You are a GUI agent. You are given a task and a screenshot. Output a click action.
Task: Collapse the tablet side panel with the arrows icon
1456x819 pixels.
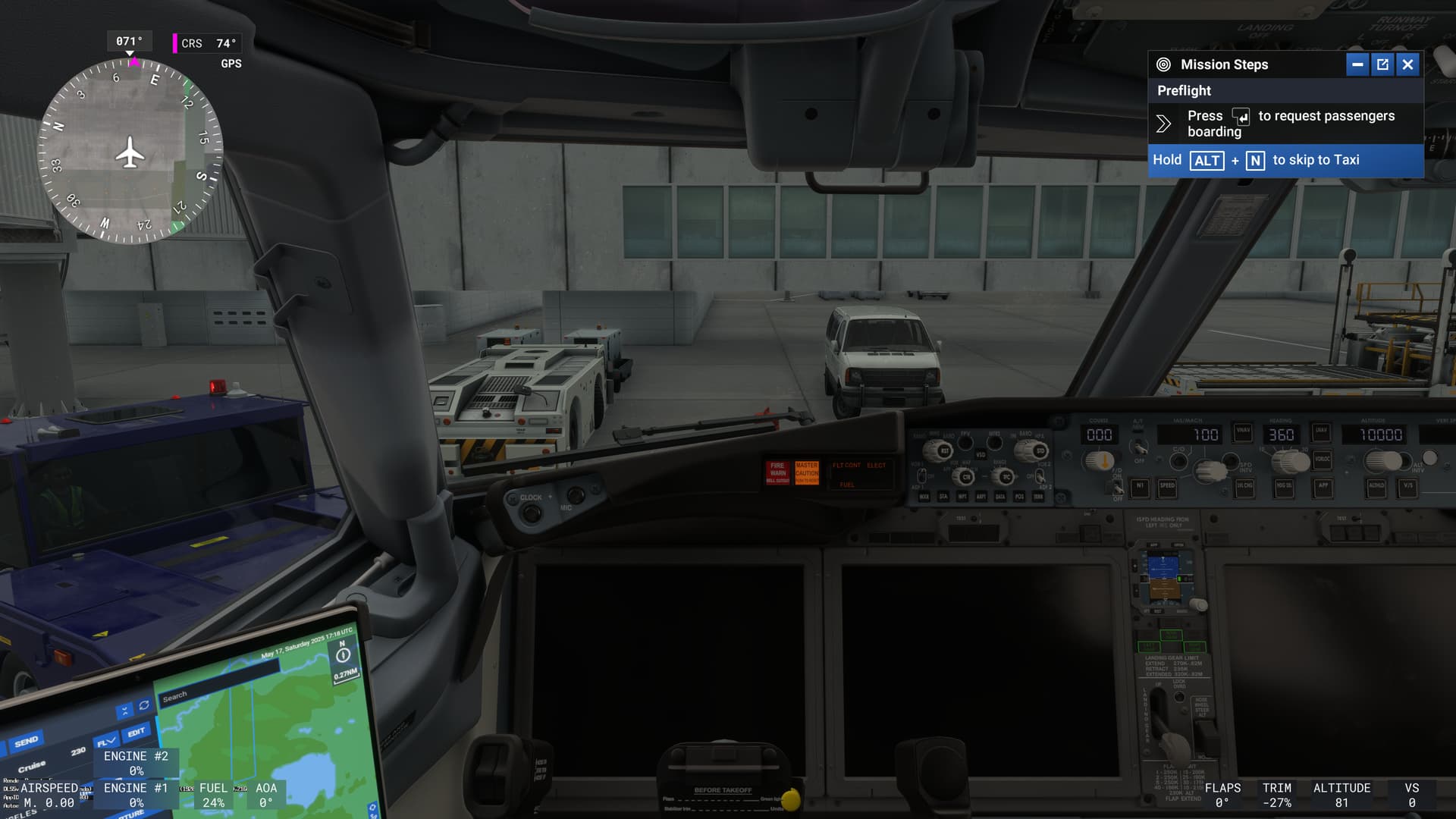pyautogui.click(x=125, y=709)
